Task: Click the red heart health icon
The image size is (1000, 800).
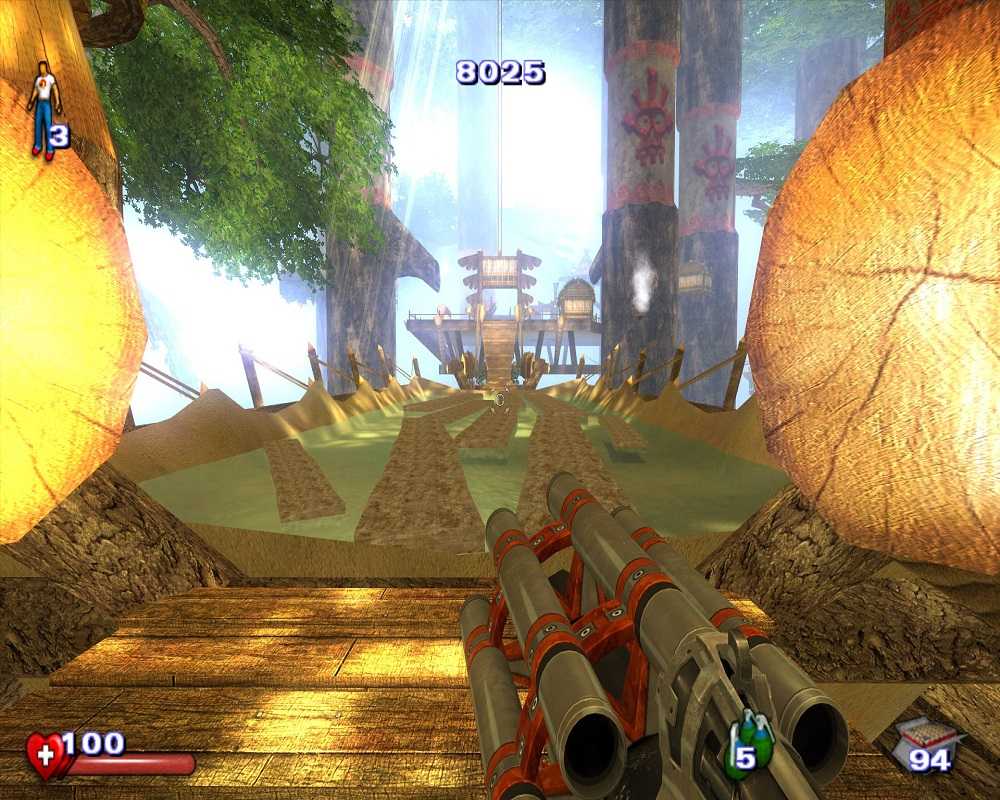Action: pos(45,755)
